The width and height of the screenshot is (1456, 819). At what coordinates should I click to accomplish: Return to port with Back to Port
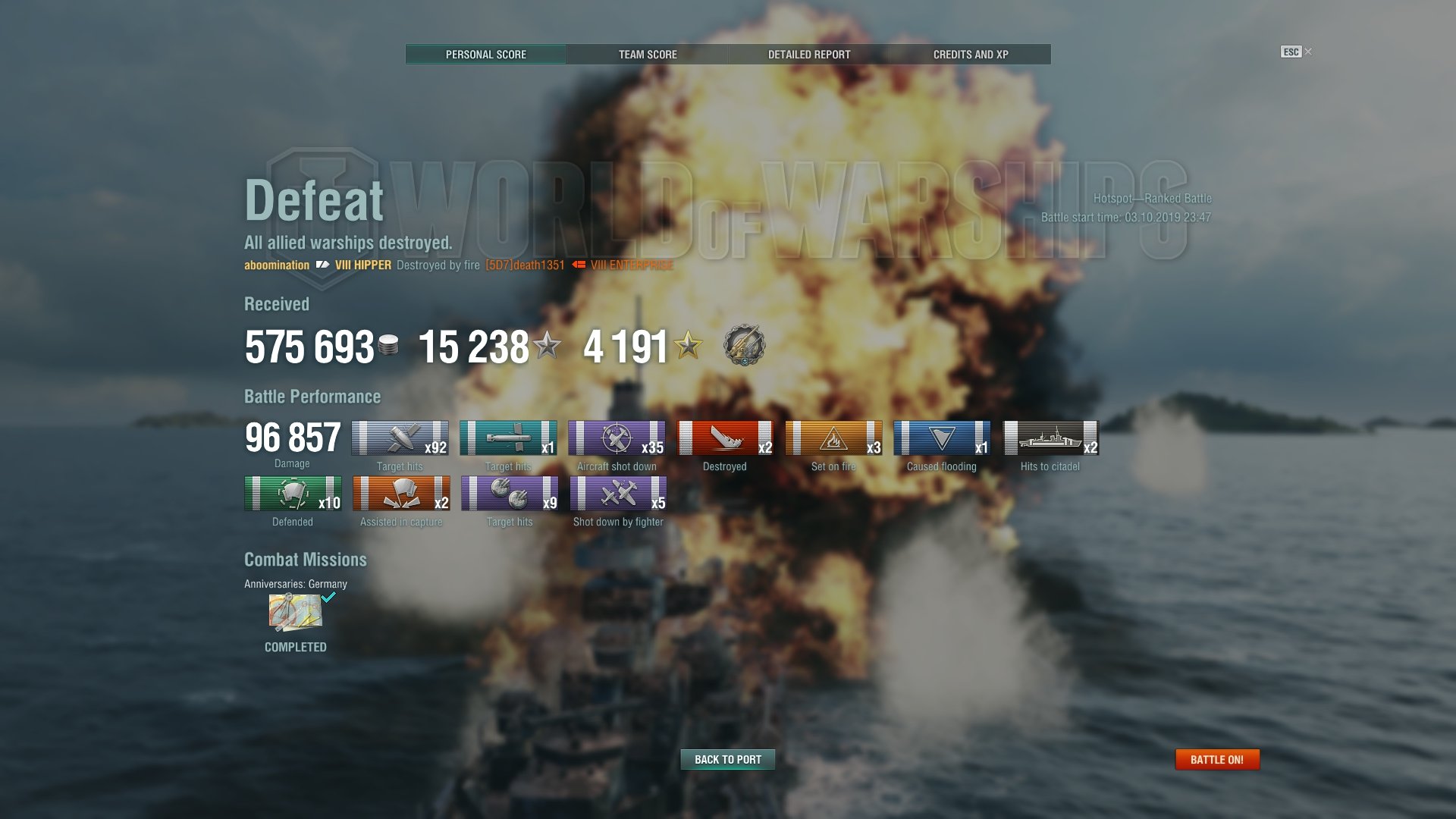(727, 759)
